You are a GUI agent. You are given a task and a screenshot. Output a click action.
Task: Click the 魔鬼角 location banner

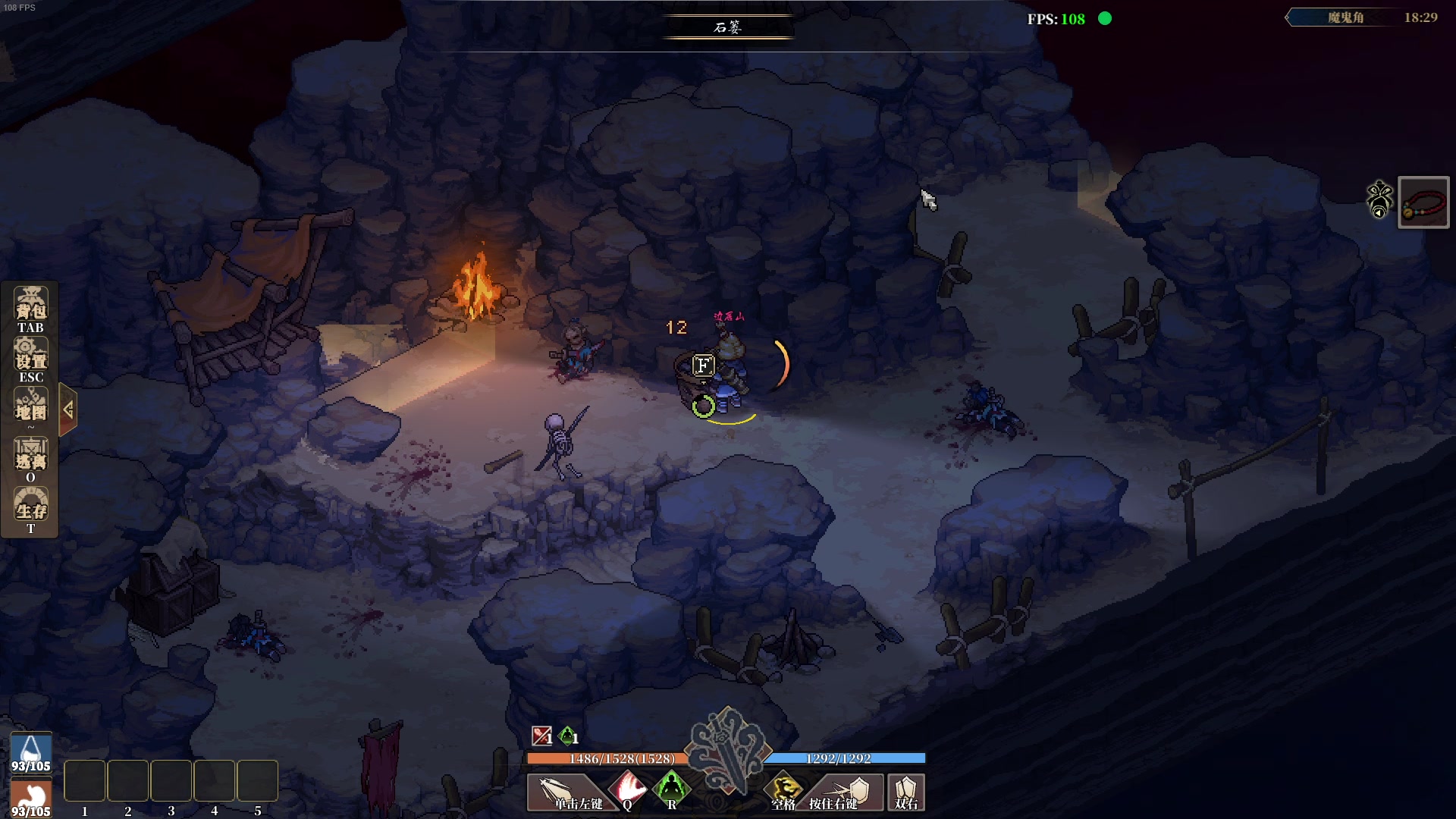tap(1345, 17)
